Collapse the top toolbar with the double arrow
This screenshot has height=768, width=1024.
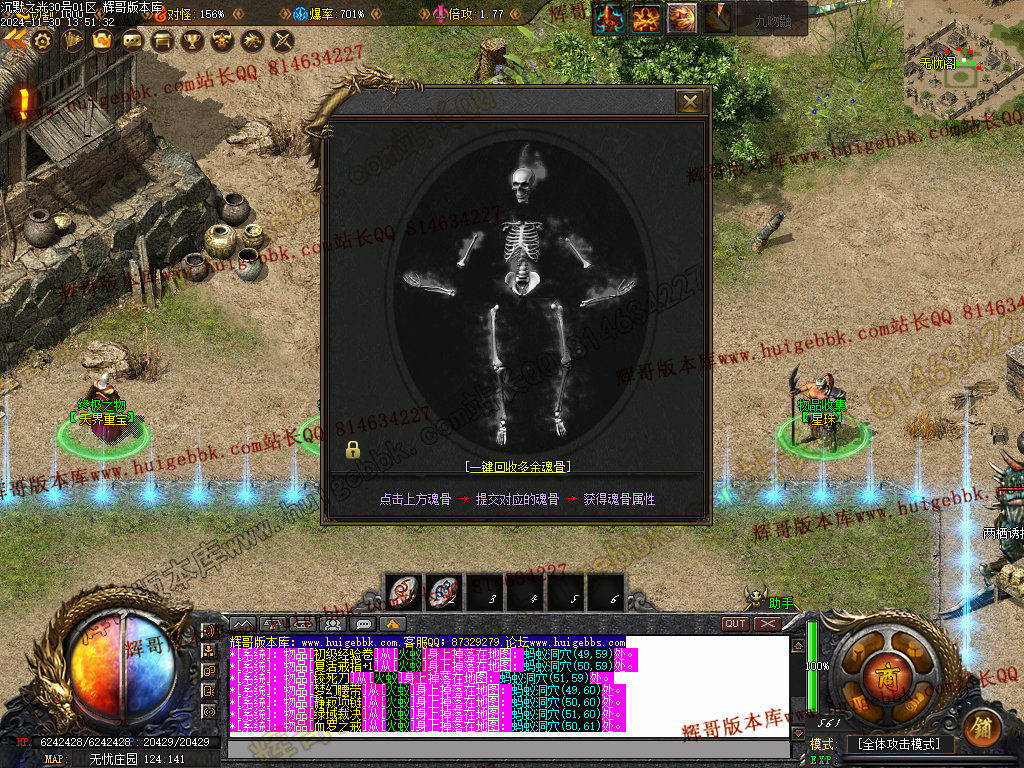click(x=14, y=40)
